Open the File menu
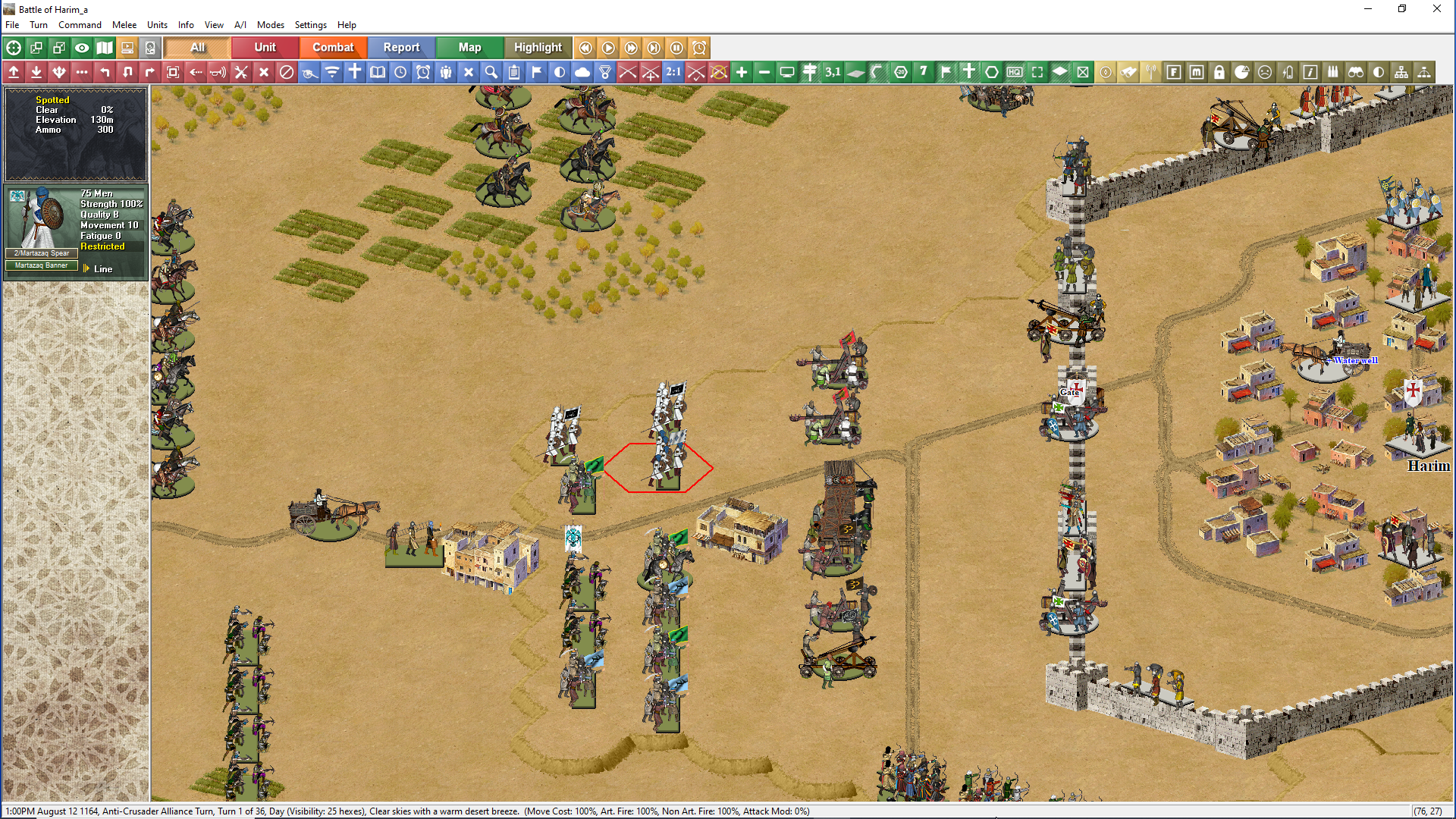 point(12,25)
